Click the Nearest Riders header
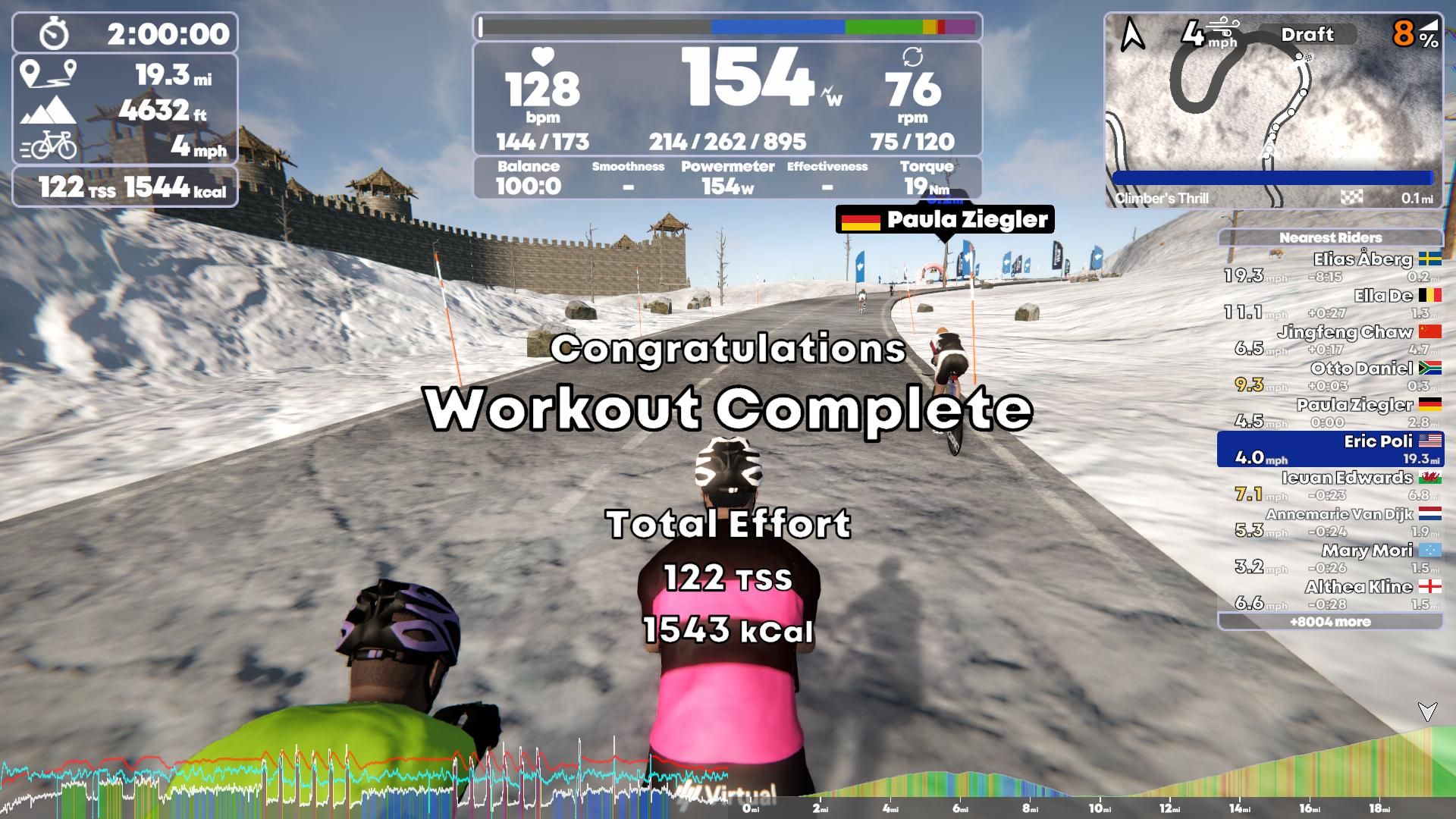Viewport: 1456px width, 819px height. click(x=1331, y=237)
